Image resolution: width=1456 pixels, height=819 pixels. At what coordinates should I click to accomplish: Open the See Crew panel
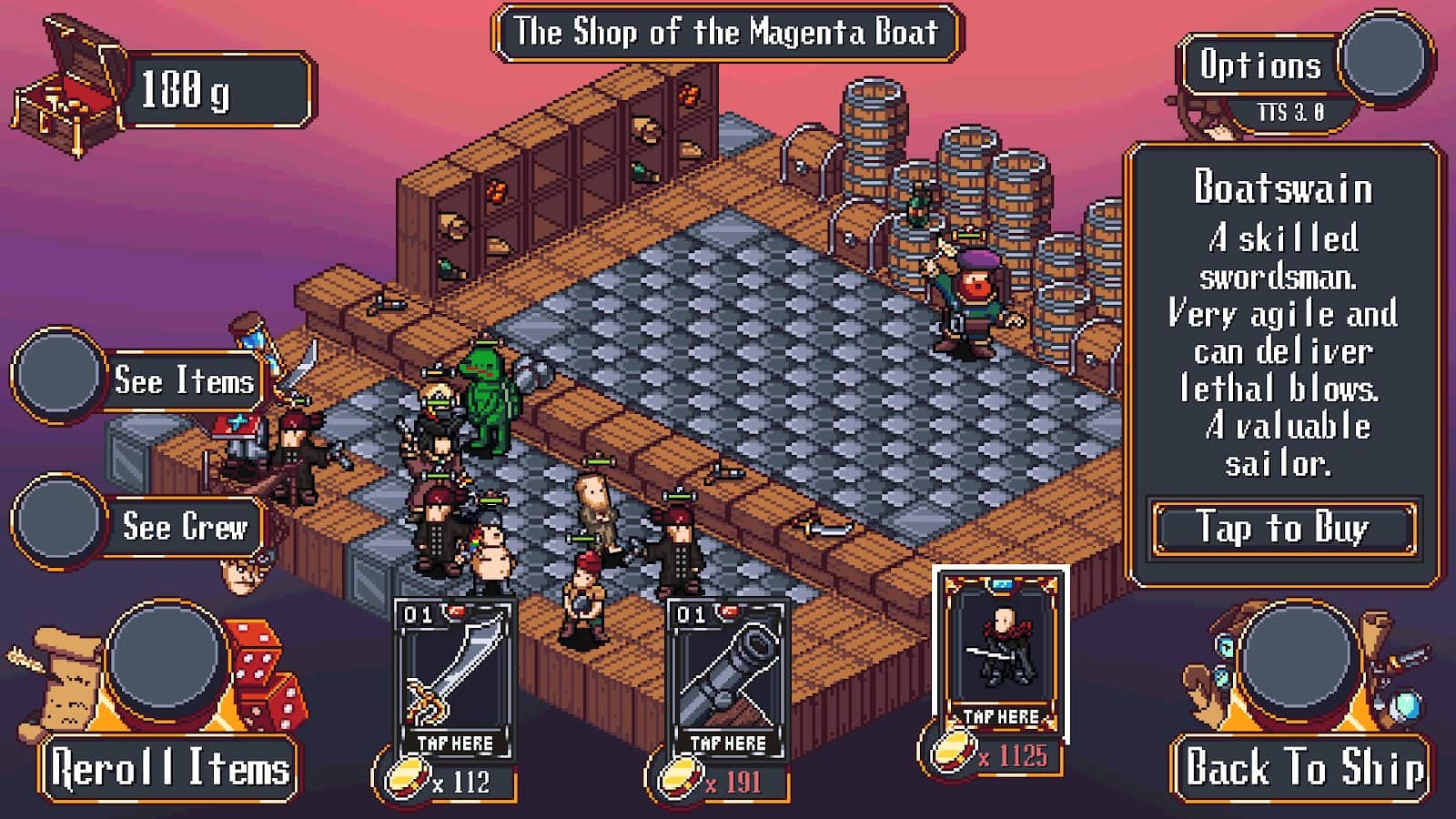click(x=184, y=526)
